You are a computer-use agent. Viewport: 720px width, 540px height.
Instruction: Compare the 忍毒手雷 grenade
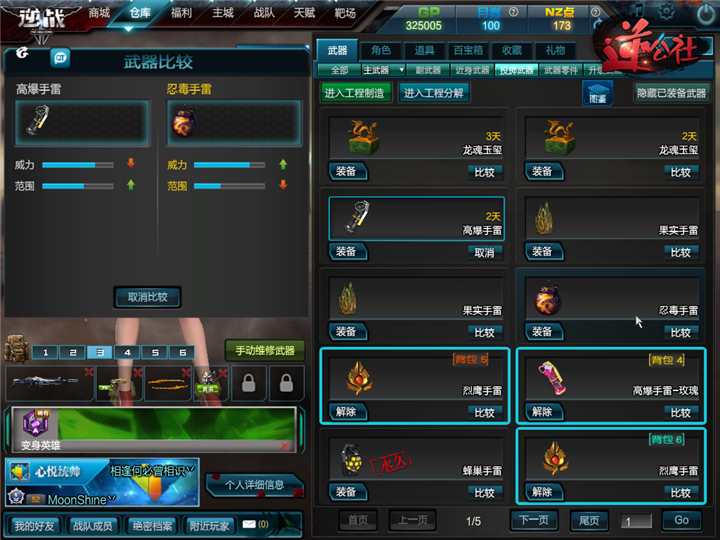pos(680,333)
